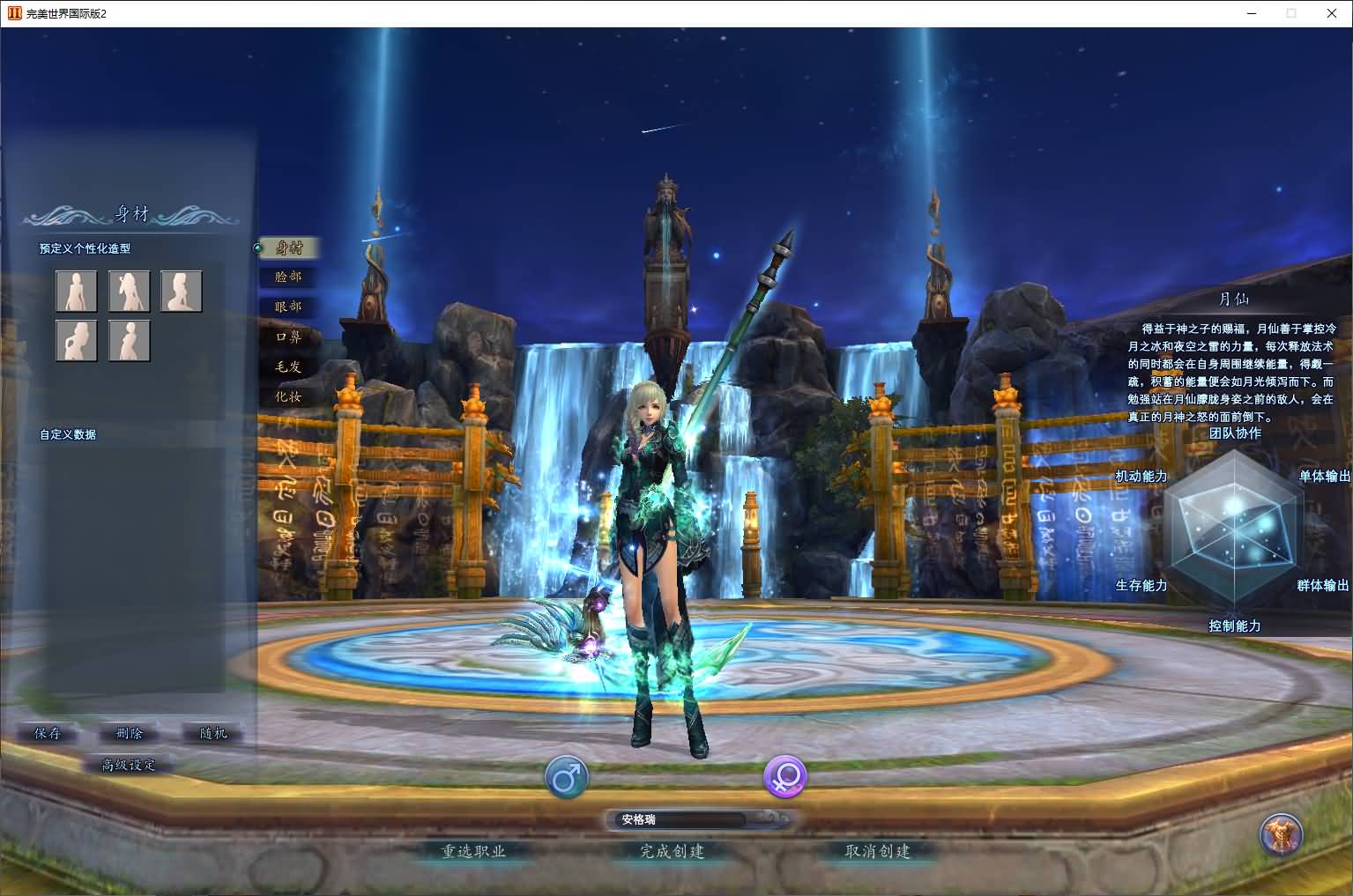The height and width of the screenshot is (896, 1353).
Task: Toggle the indicator dot beside the 身材 tab
Action: [x=256, y=248]
